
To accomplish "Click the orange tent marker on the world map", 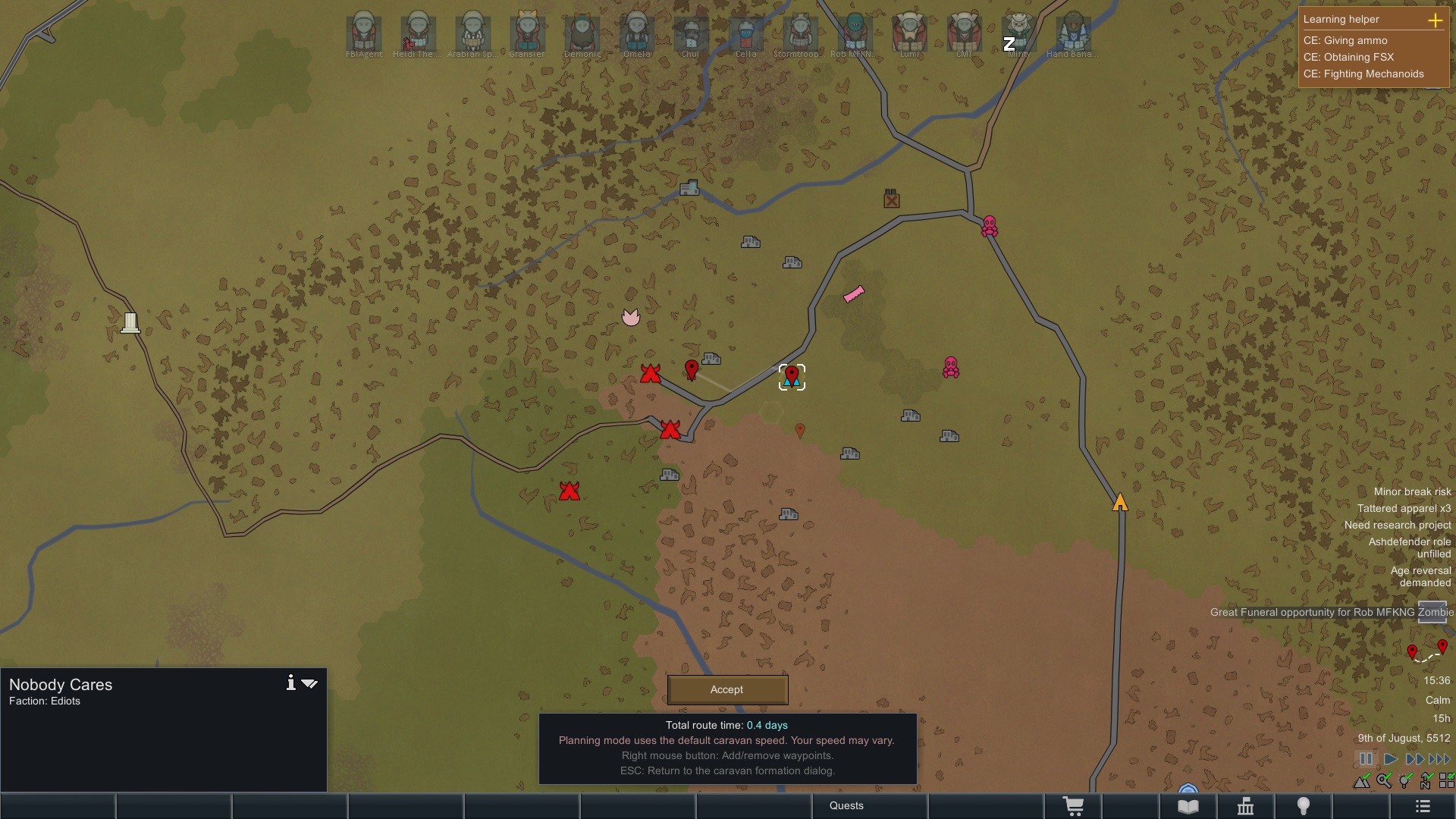I will [1121, 500].
